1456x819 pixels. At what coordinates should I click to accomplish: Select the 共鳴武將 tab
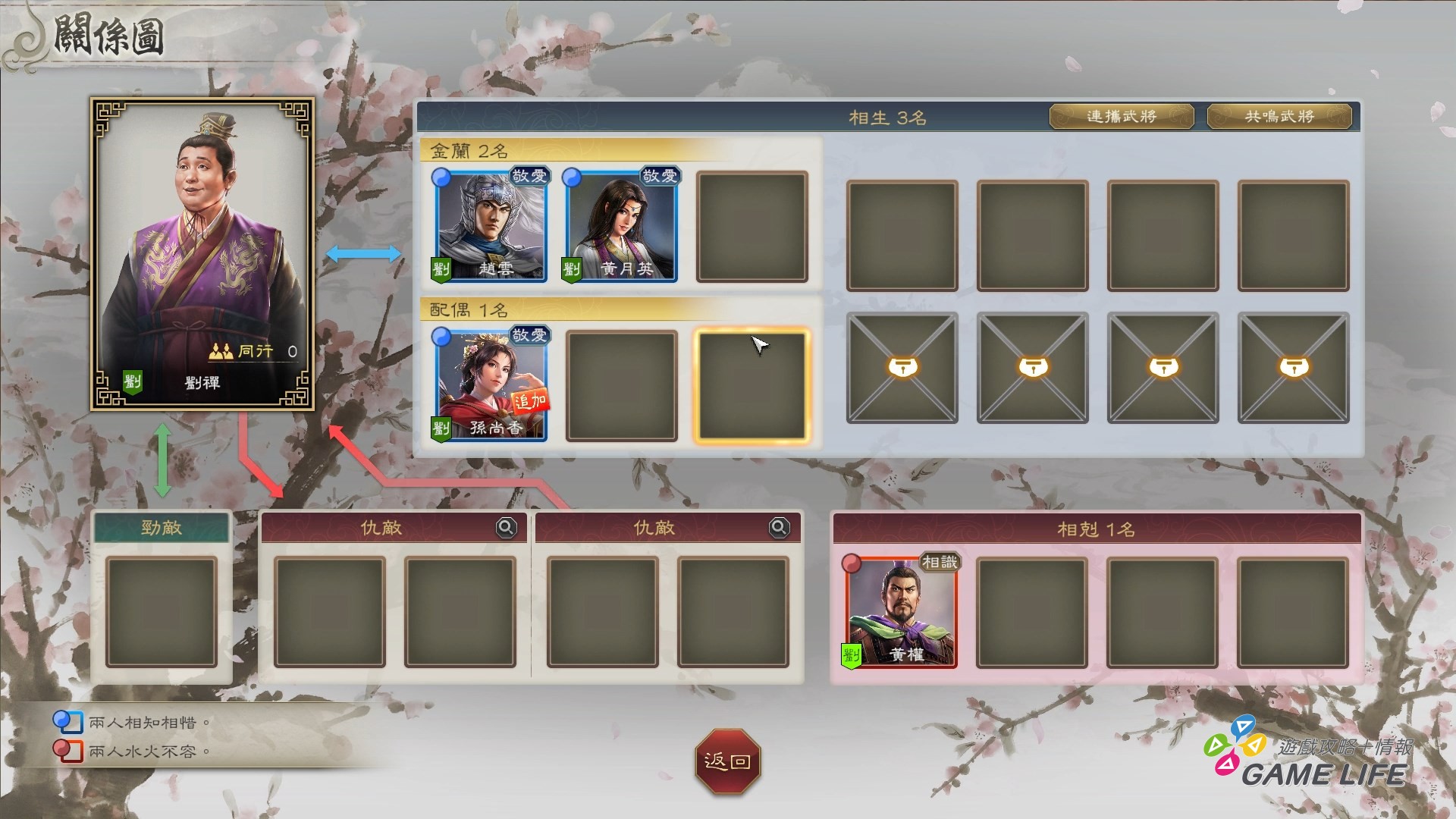point(1279,117)
